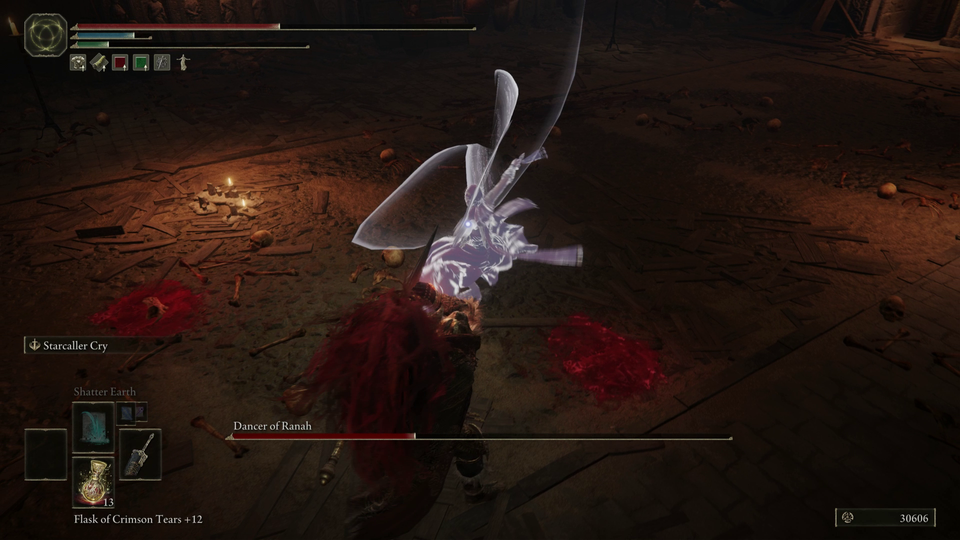This screenshot has height=540, width=960.
Task: Click the small secondary spell slots
Action: coord(132,411)
